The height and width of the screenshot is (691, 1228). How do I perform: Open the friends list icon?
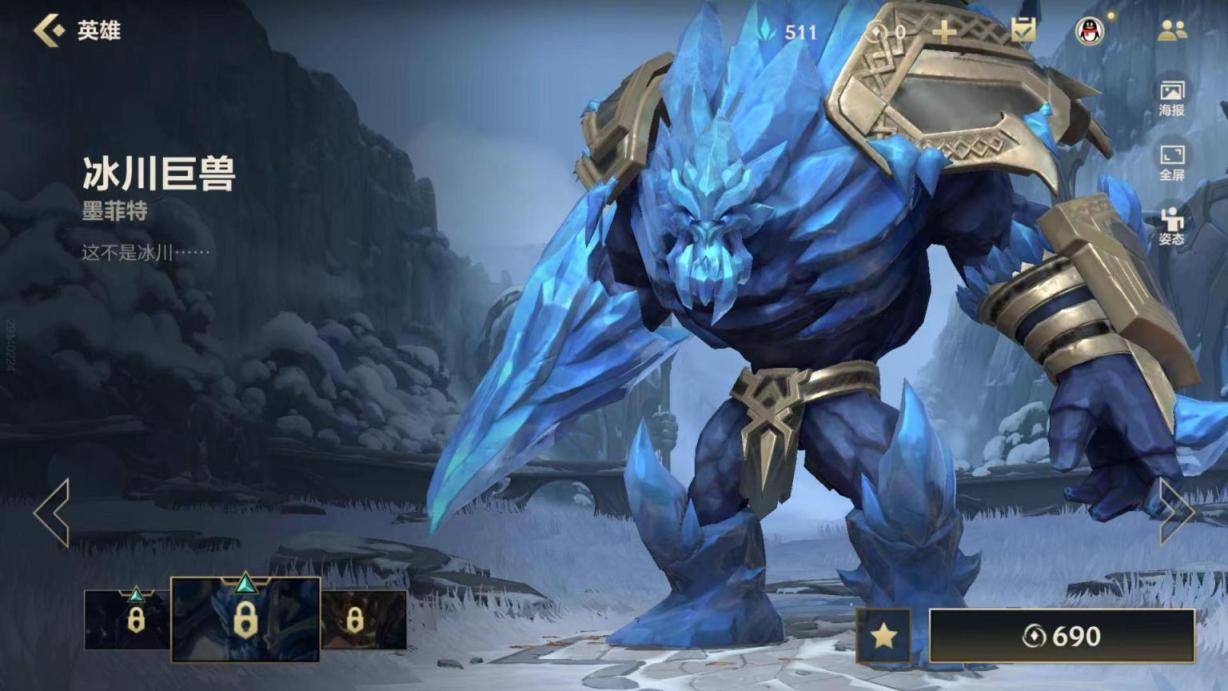point(1172,31)
